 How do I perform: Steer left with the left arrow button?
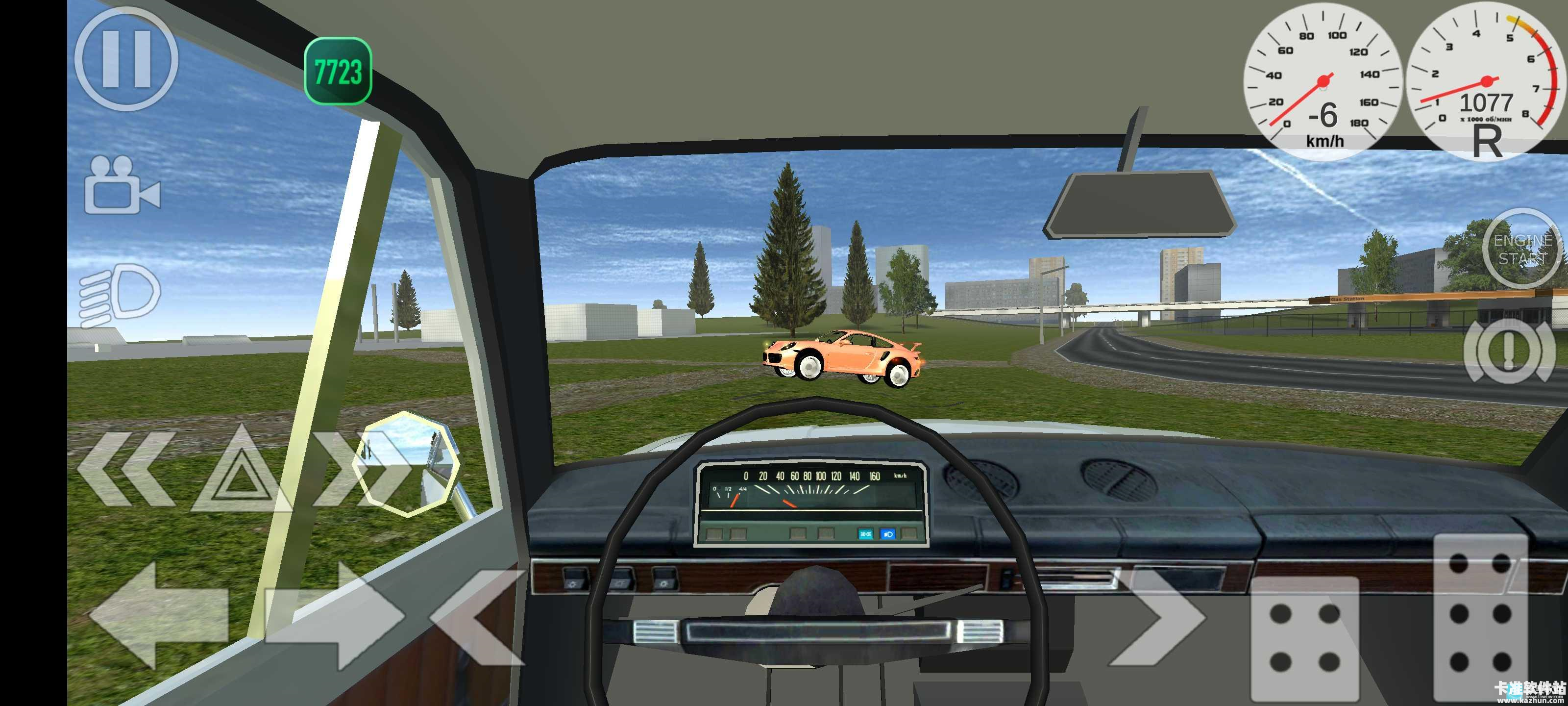[x=159, y=615]
